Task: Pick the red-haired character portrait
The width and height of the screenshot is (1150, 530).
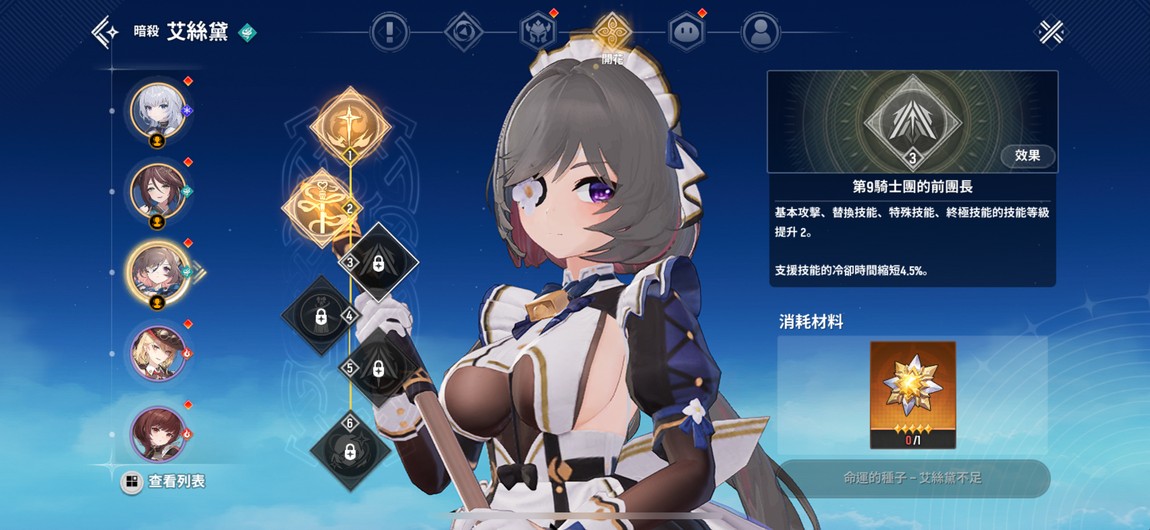Action: tap(157, 432)
